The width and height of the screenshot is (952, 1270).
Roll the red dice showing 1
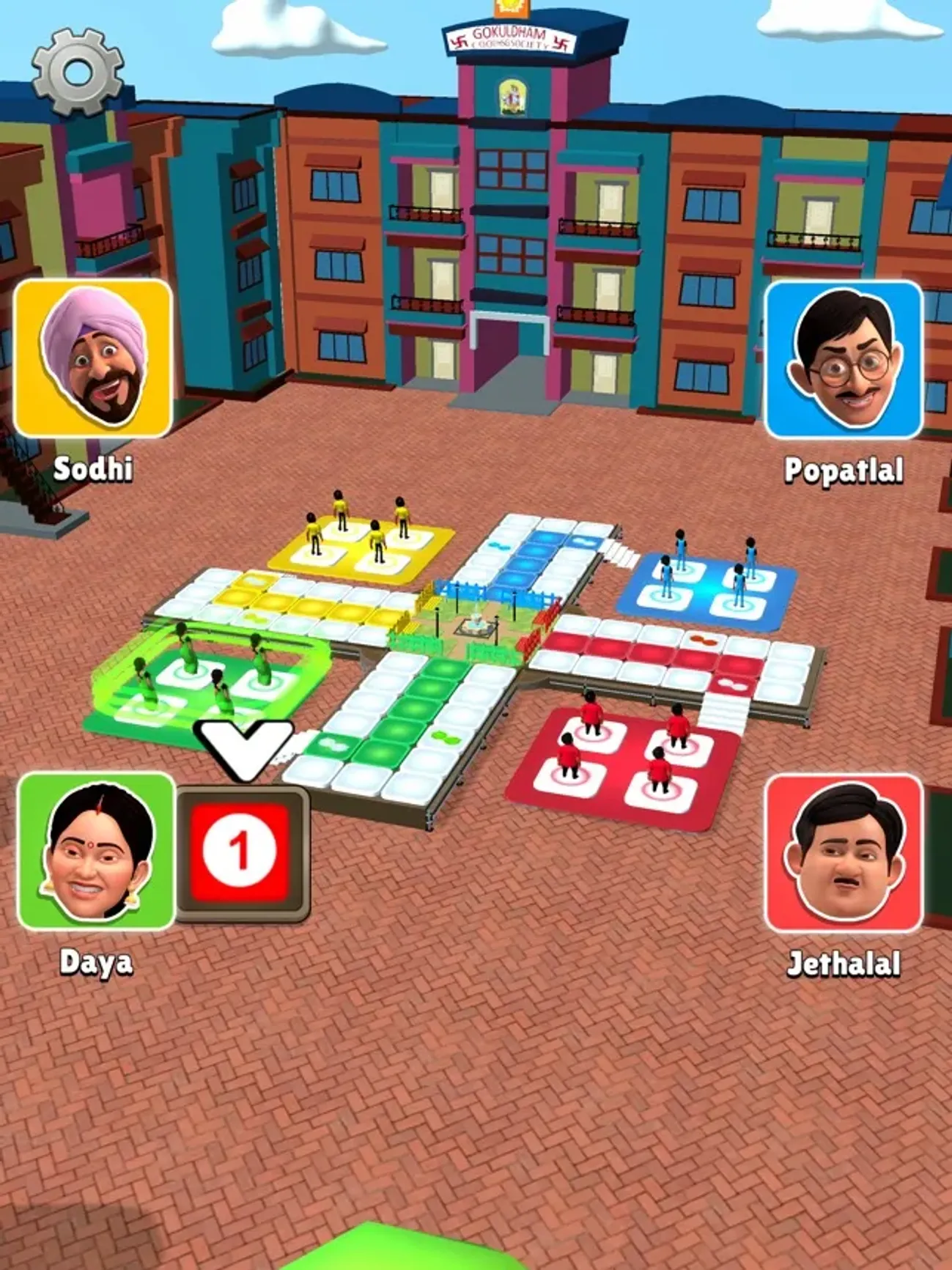click(239, 852)
